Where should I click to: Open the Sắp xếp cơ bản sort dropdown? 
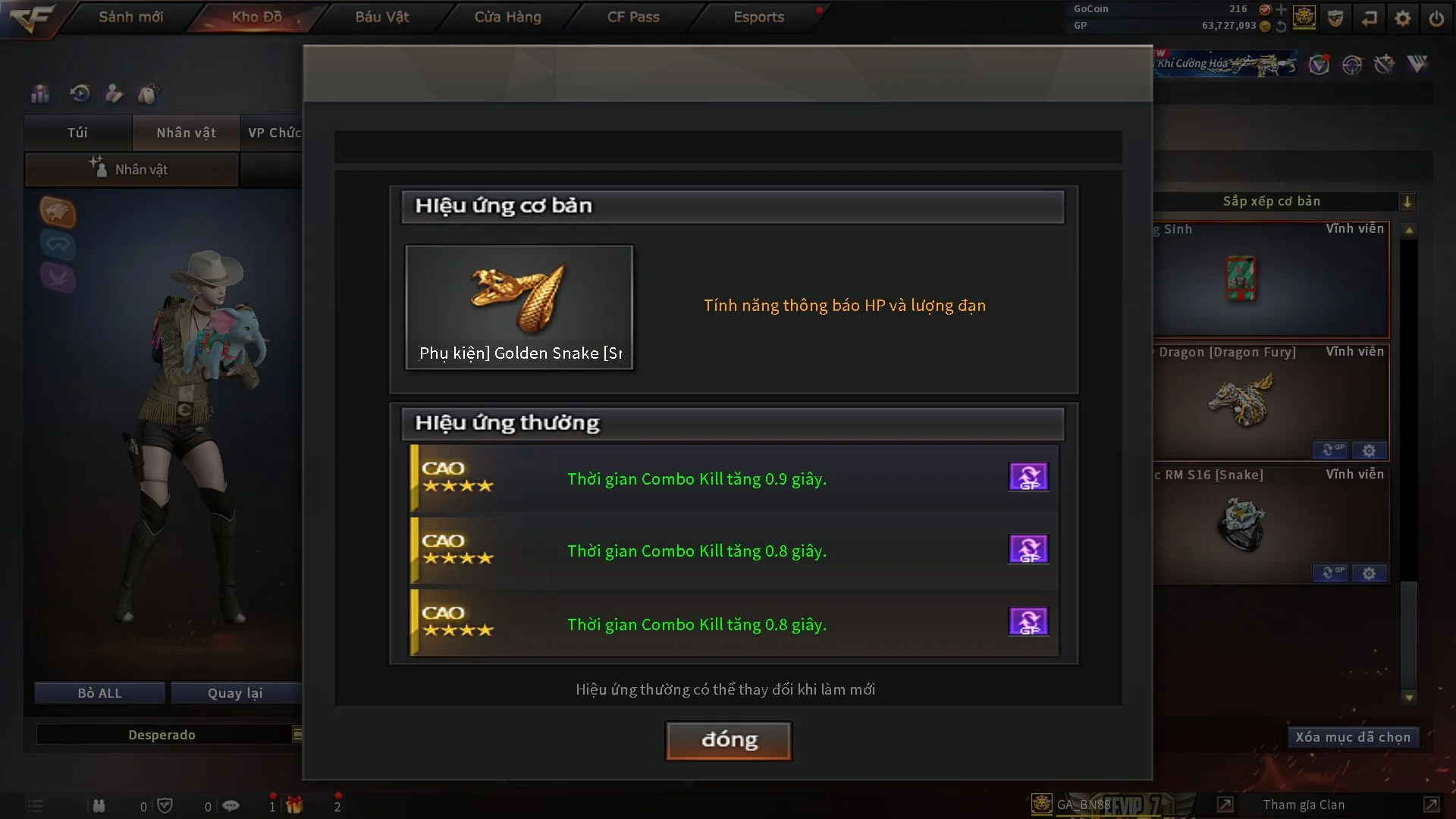point(1407,202)
